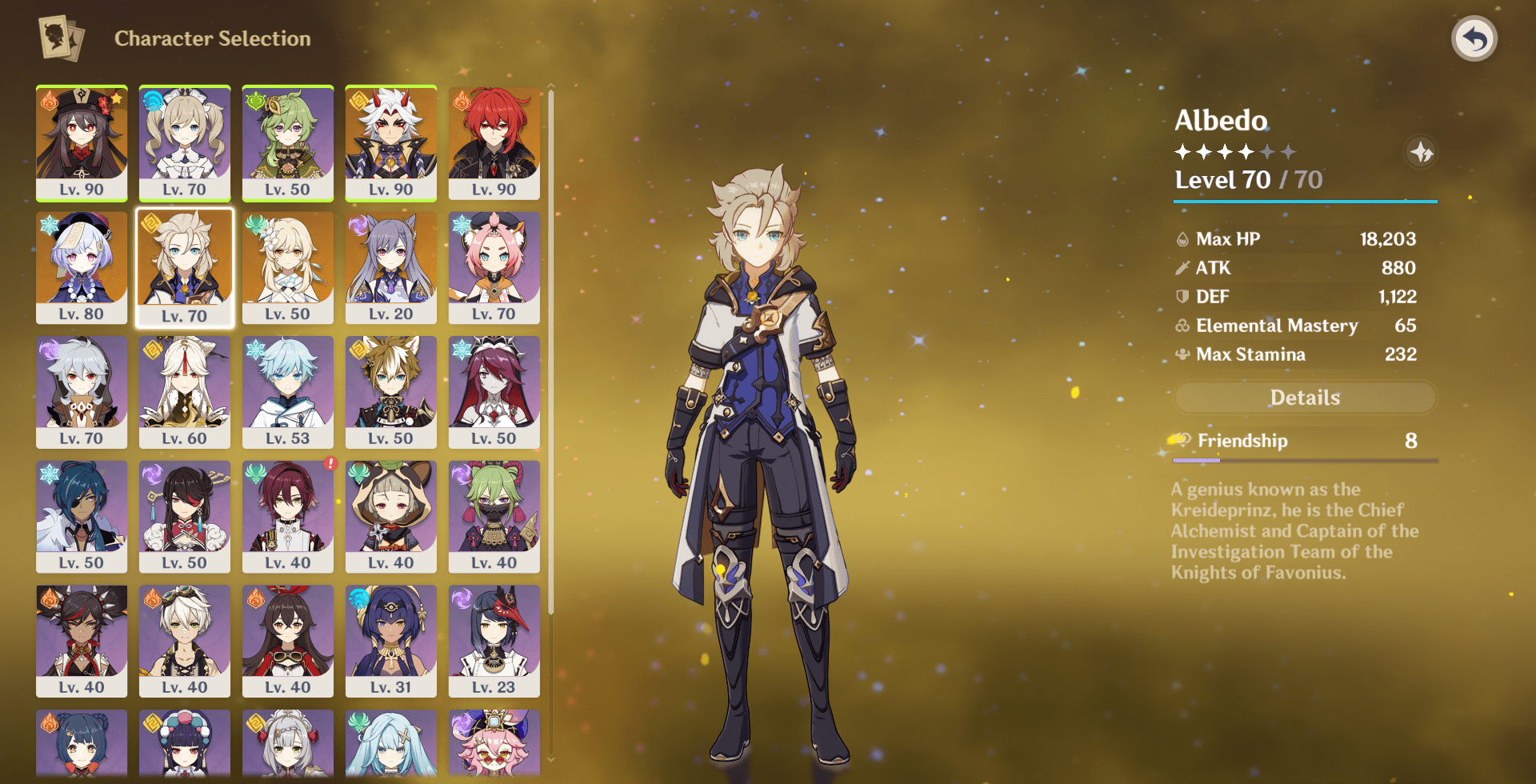The image size is (1536, 784).
Task: Select Sayu's hooded portrait
Action: click(390, 516)
